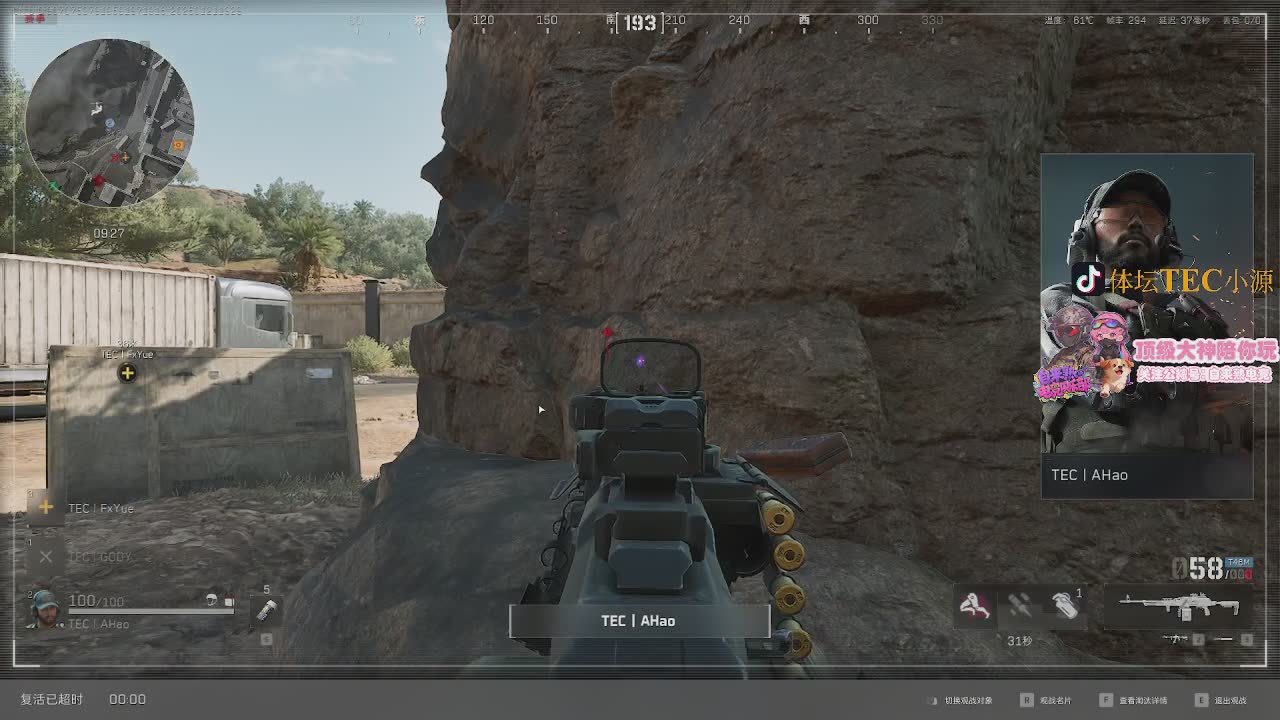Select eliminated teammate TEC | GODY row
The height and width of the screenshot is (720, 1280).
(98, 557)
